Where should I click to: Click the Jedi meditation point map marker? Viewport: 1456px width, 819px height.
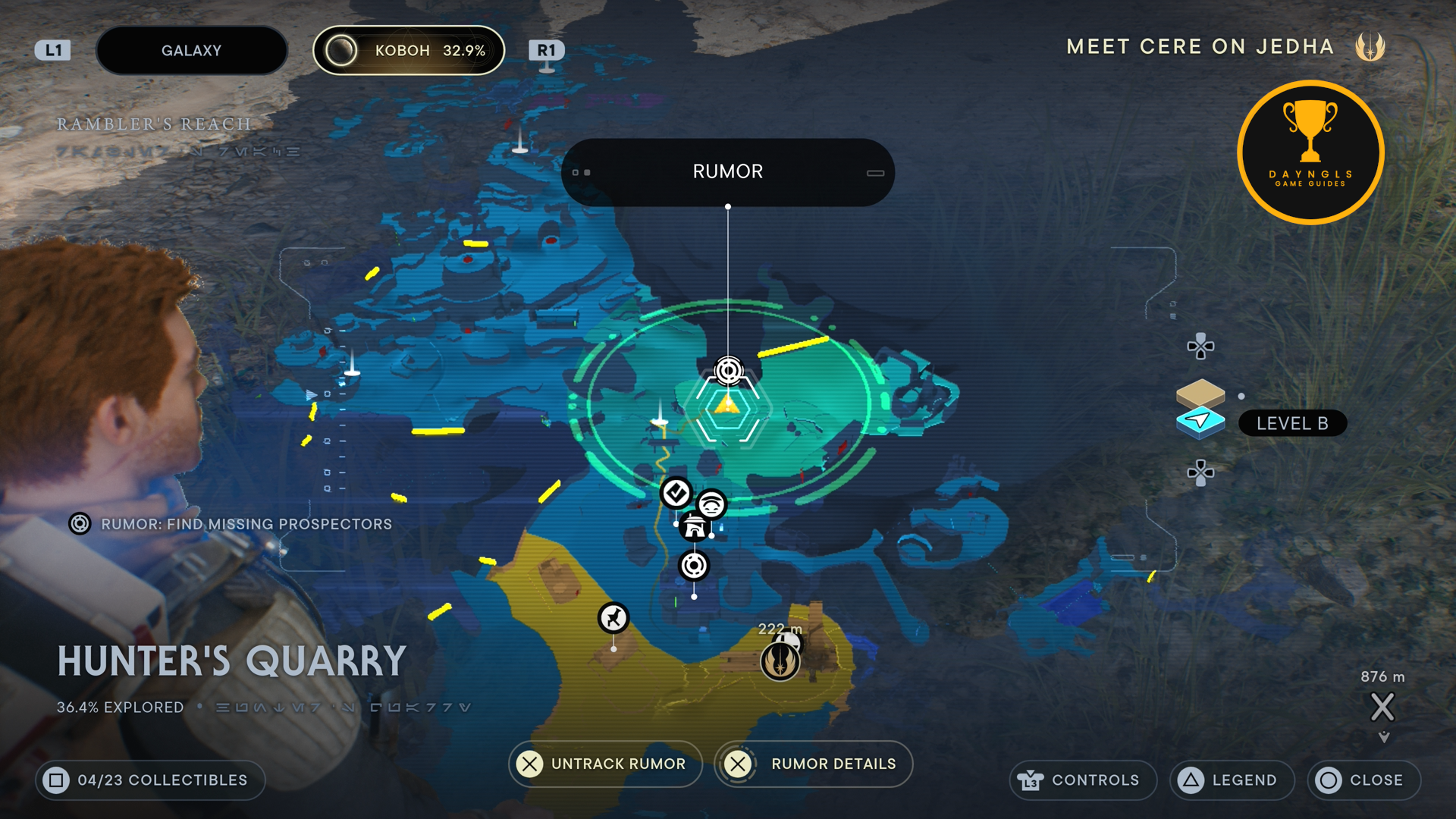click(780, 661)
